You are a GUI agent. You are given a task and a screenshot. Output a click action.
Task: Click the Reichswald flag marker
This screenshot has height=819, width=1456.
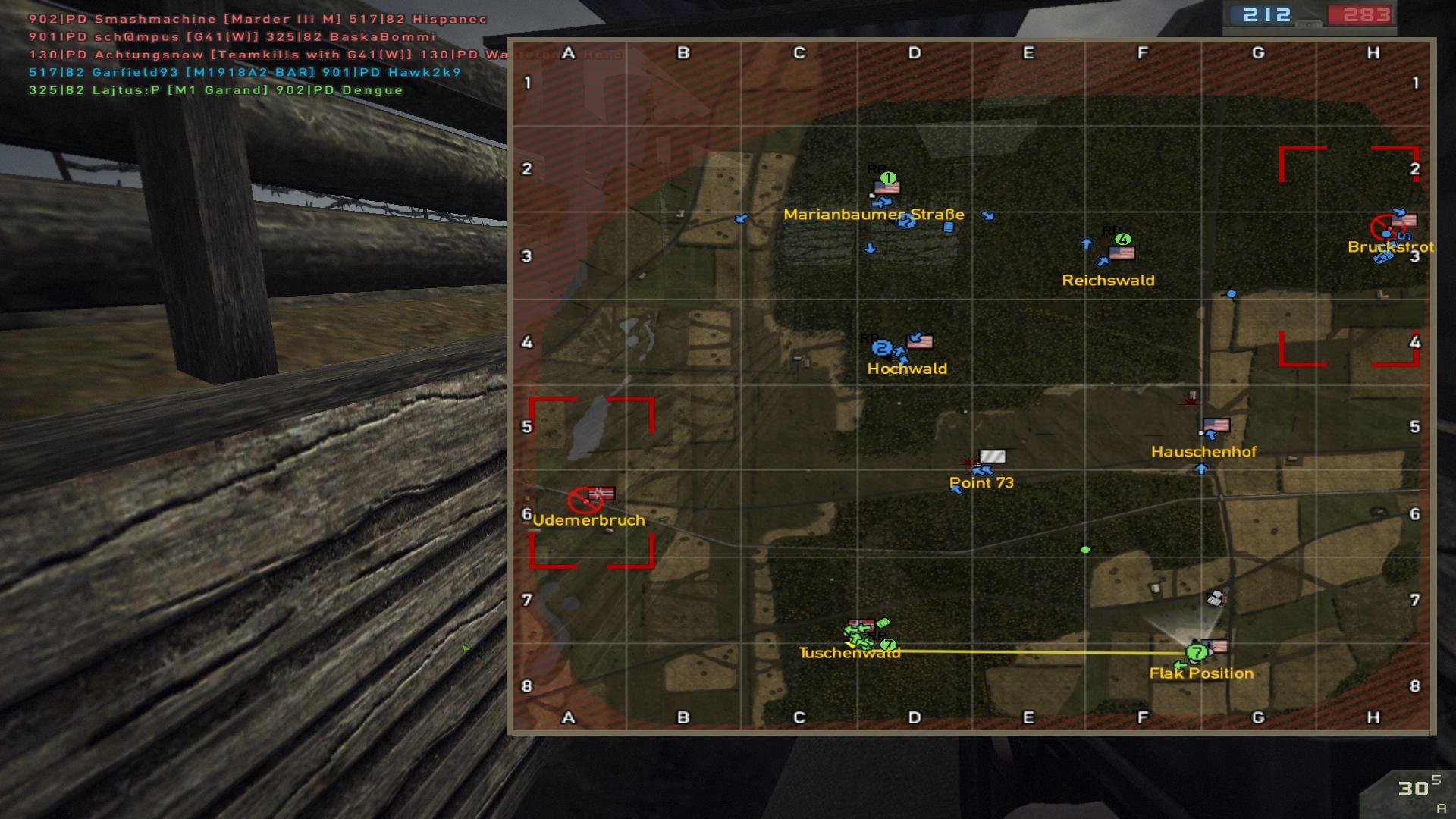tap(1122, 253)
